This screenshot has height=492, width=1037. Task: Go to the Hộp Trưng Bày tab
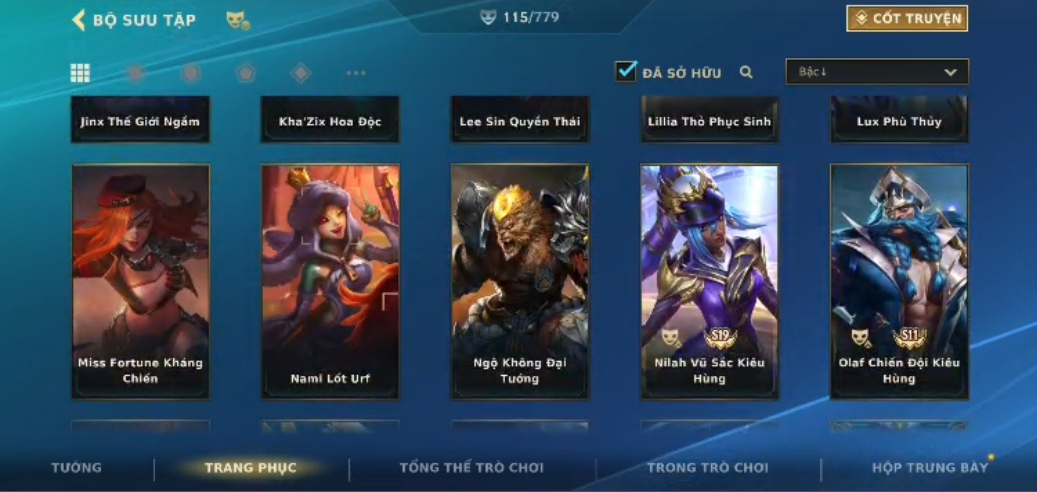pos(929,468)
